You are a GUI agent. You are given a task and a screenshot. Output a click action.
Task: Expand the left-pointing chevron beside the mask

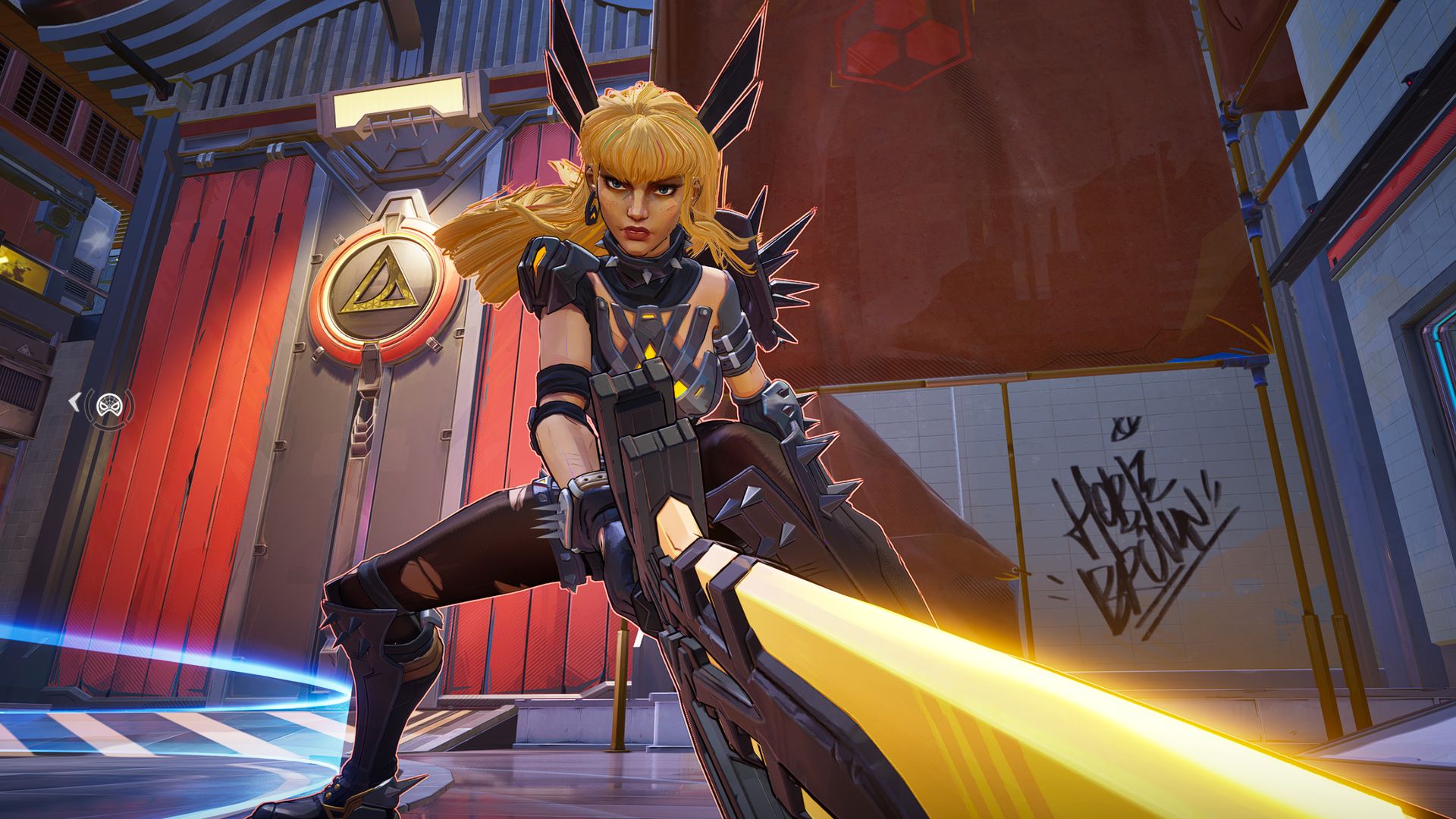(75, 402)
